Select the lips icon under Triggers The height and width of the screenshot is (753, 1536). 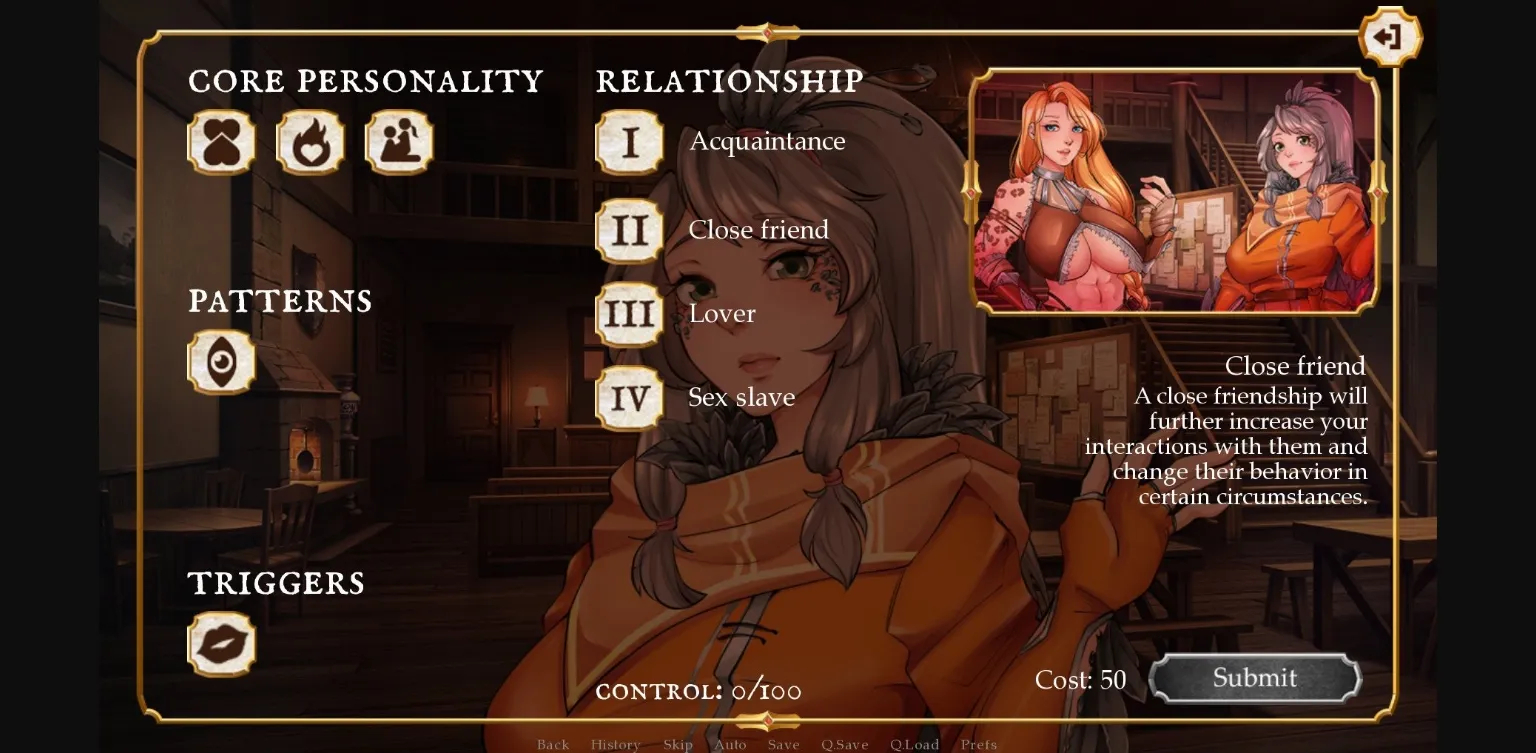click(221, 643)
